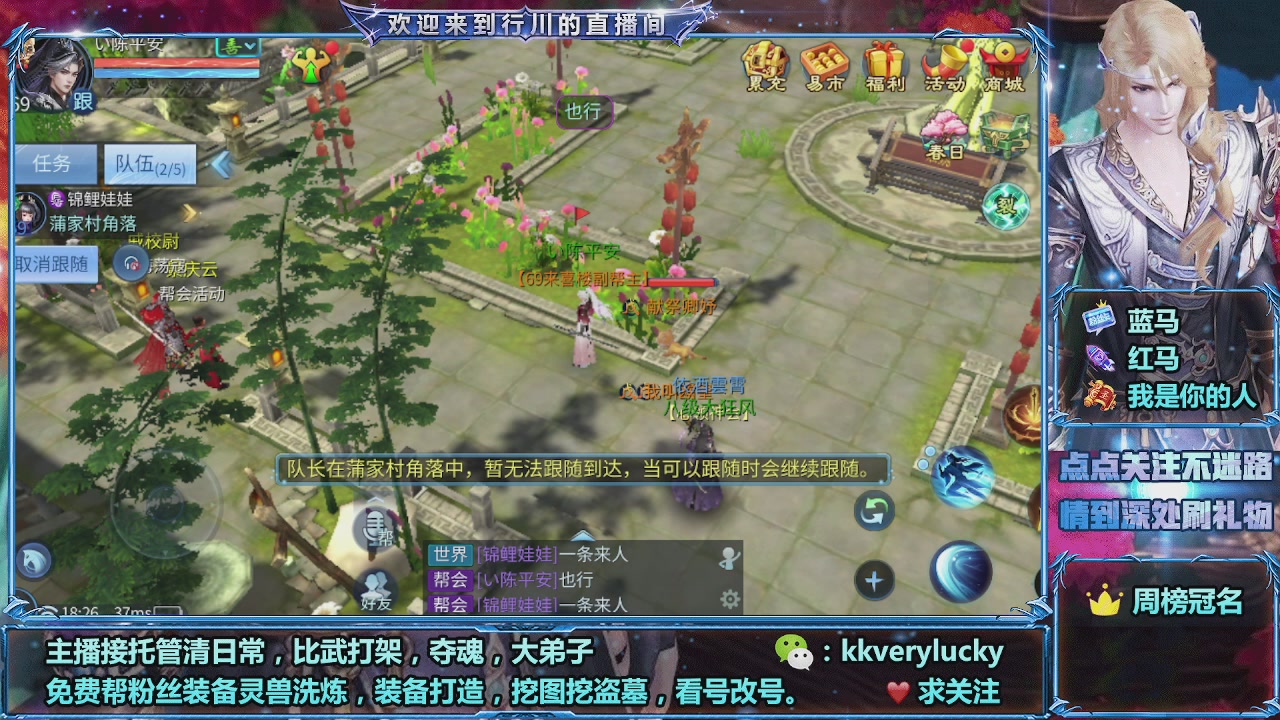1280x720 pixels.
Task: Toggle the voice headset icon near 取消跟随
Action: pyautogui.click(x=132, y=261)
